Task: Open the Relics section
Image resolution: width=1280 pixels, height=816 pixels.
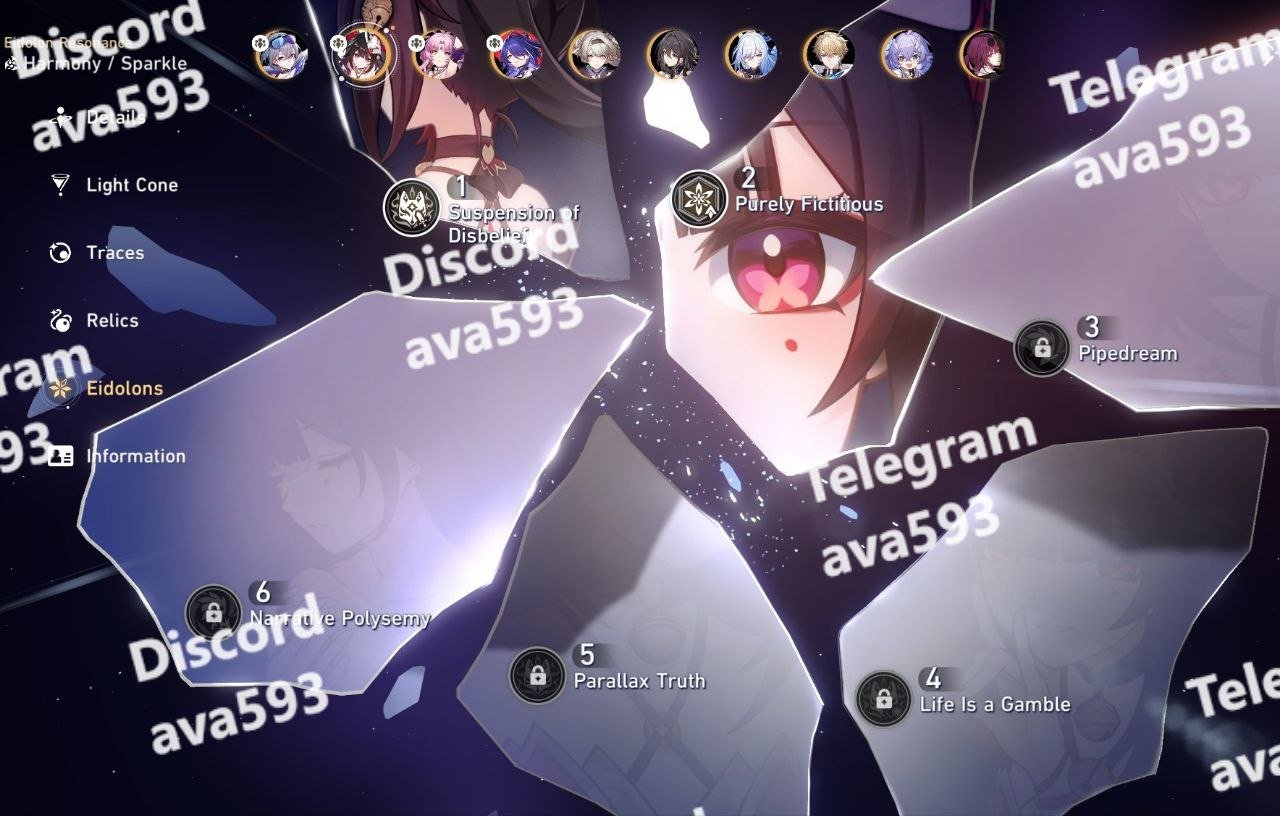Action: coord(112,321)
